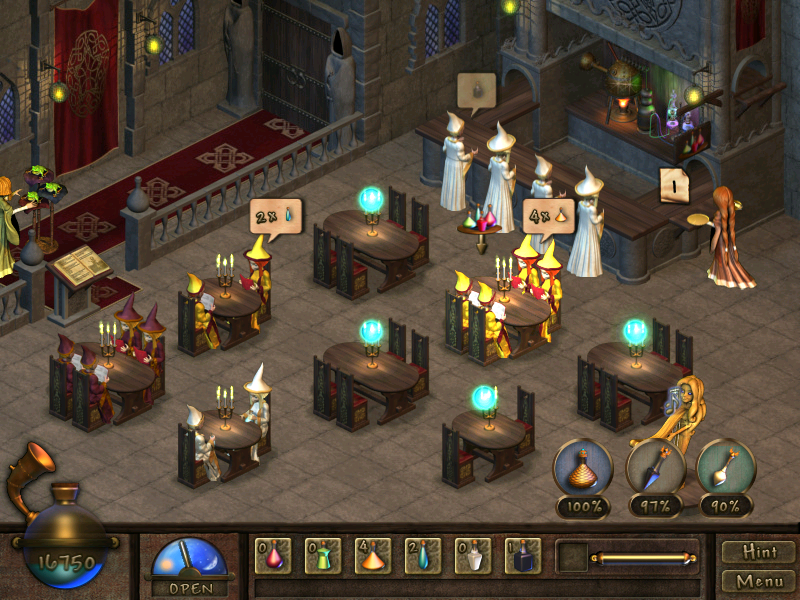Click the empty square slot beside the scroll

click(572, 555)
